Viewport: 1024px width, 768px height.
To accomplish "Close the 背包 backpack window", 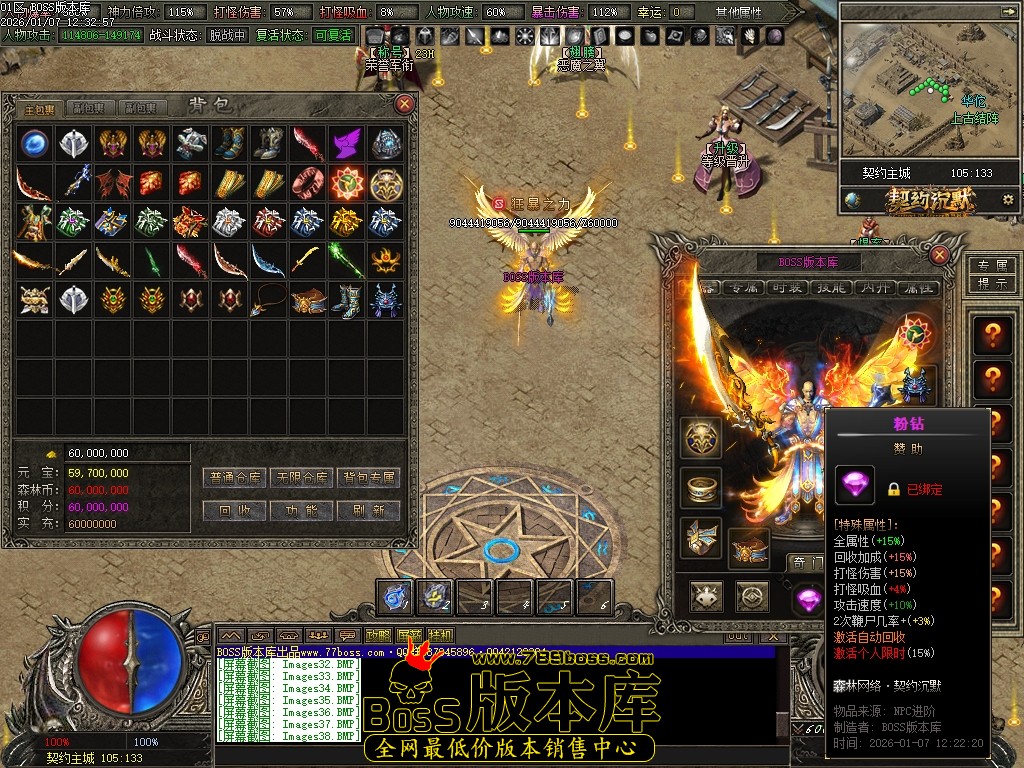I will 405,103.
